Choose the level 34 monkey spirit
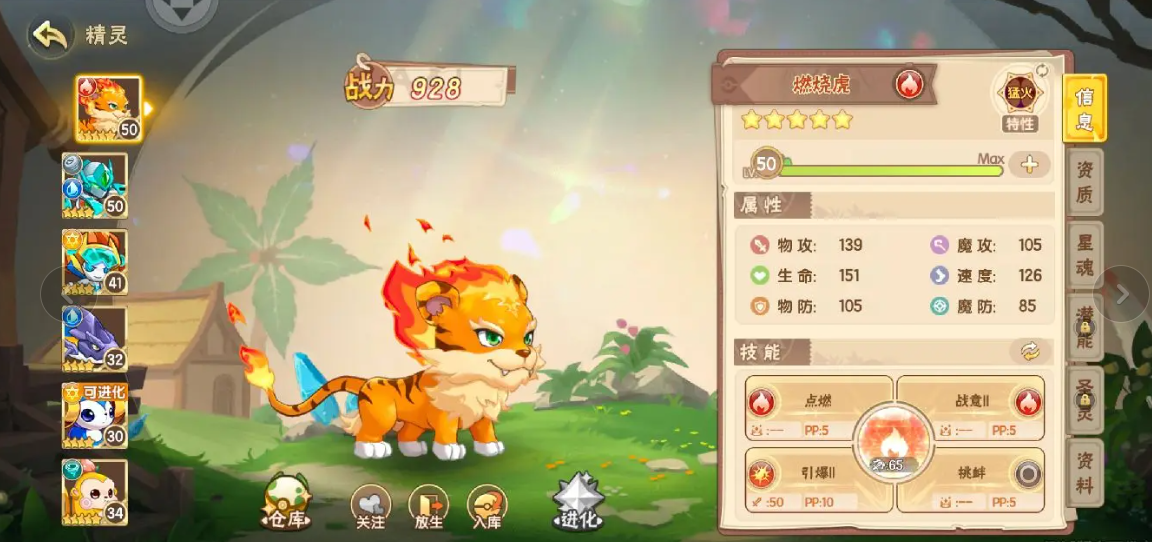Image resolution: width=1152 pixels, height=542 pixels. pos(95,491)
